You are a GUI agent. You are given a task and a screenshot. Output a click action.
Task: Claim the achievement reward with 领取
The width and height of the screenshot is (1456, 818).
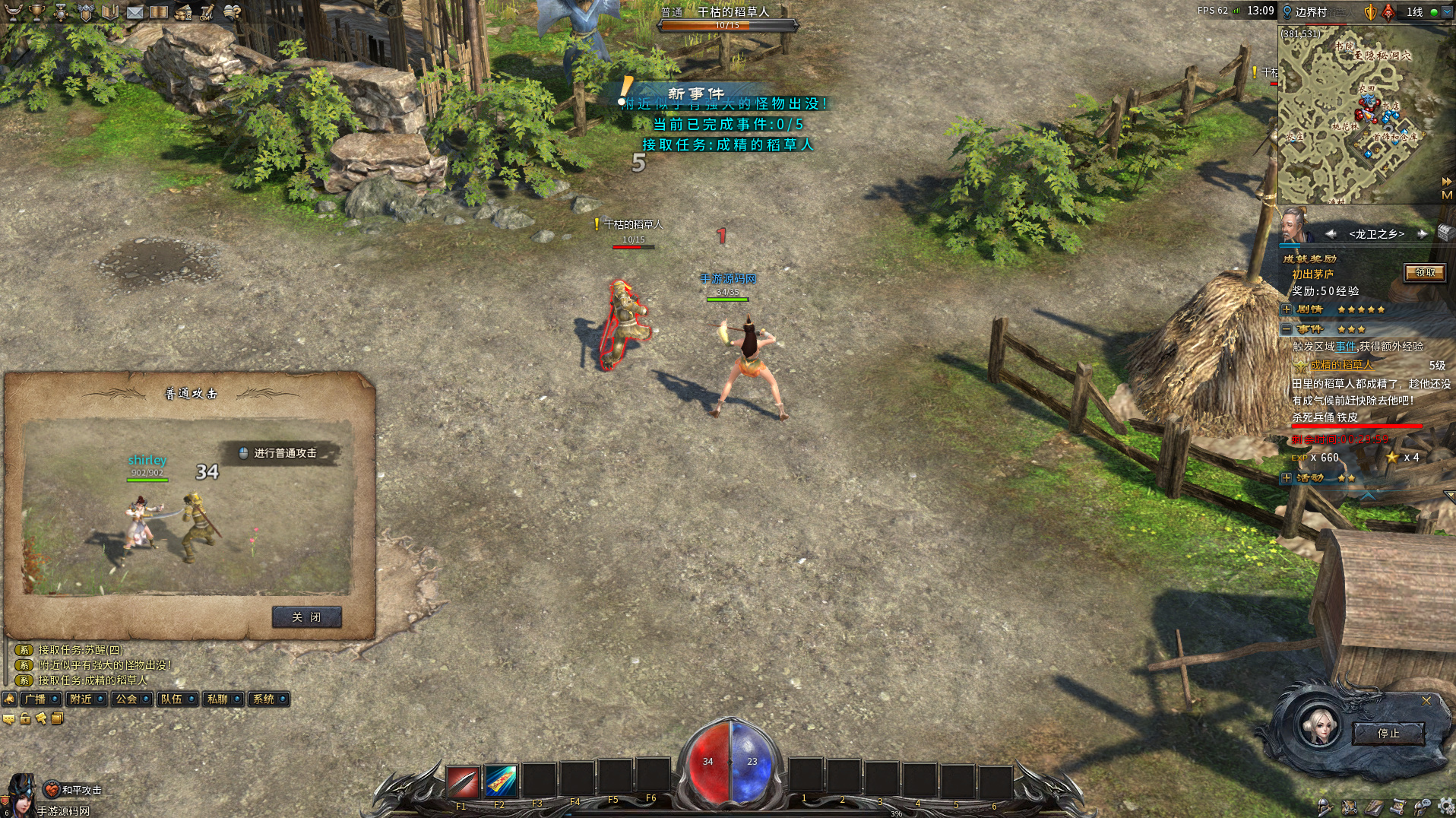tap(1424, 273)
